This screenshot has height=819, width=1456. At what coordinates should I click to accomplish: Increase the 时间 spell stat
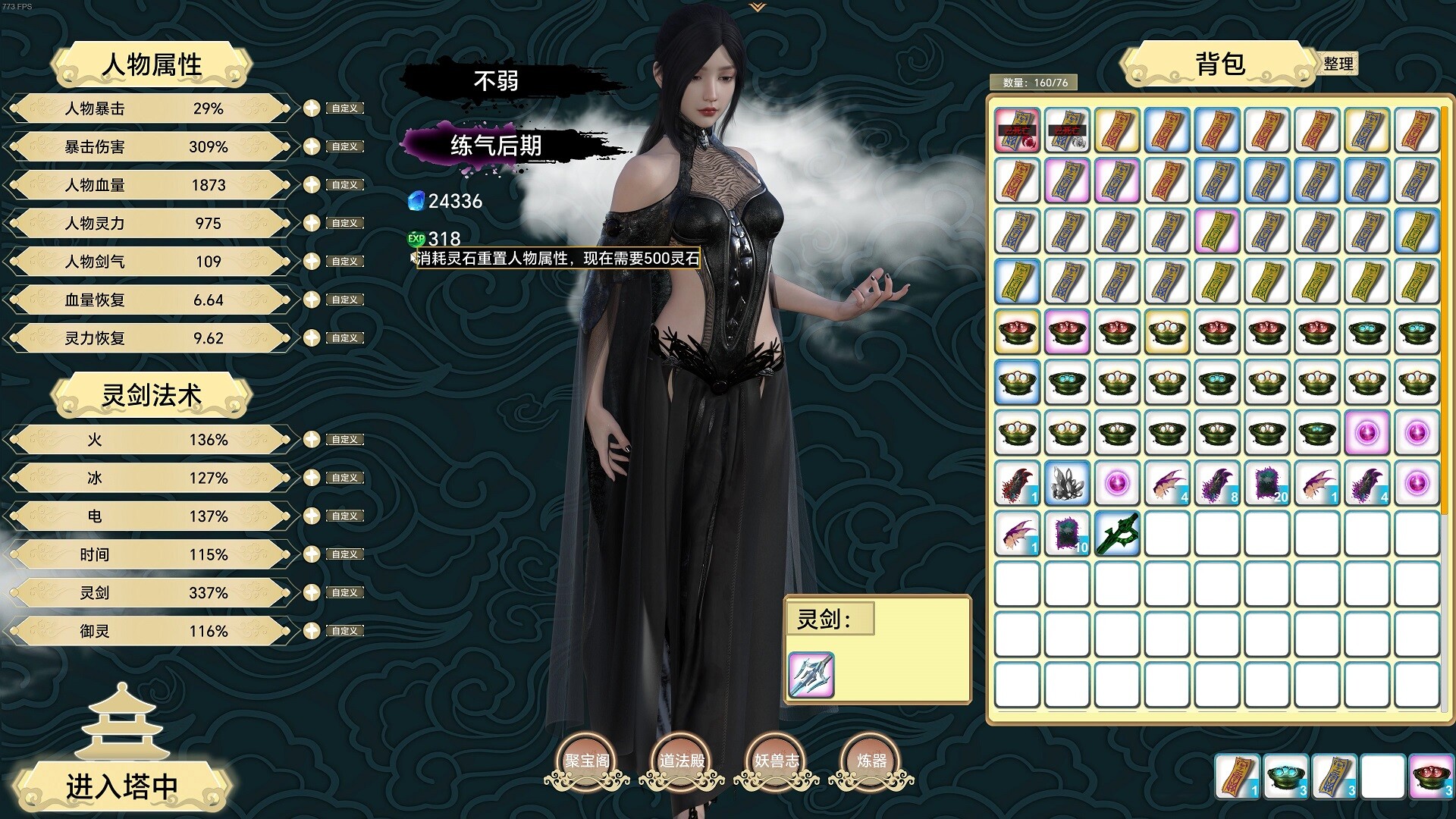tap(312, 554)
